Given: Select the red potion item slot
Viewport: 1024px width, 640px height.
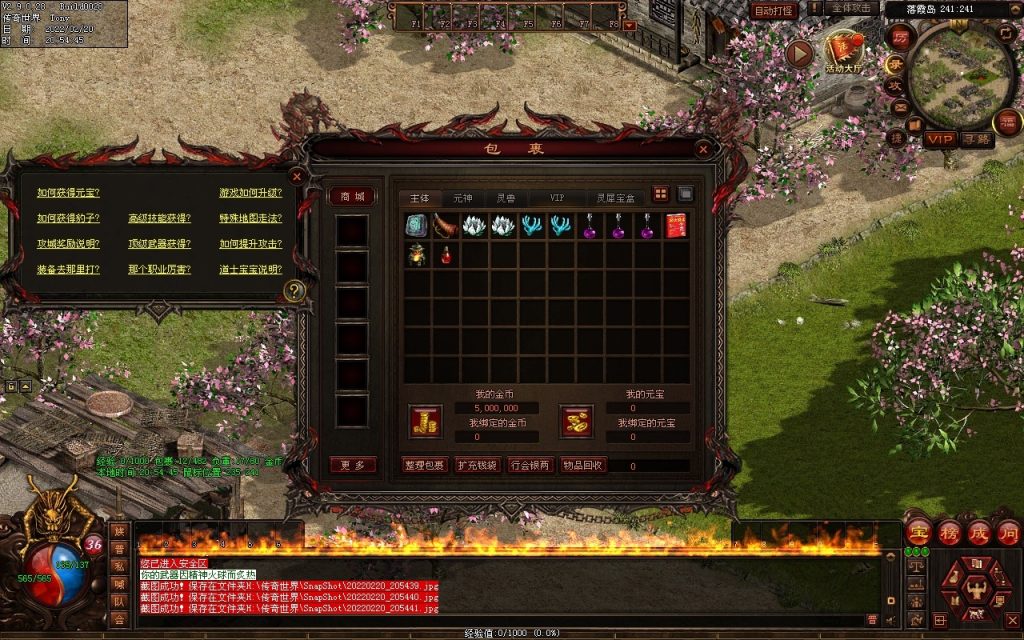Looking at the screenshot, I should tap(446, 255).
